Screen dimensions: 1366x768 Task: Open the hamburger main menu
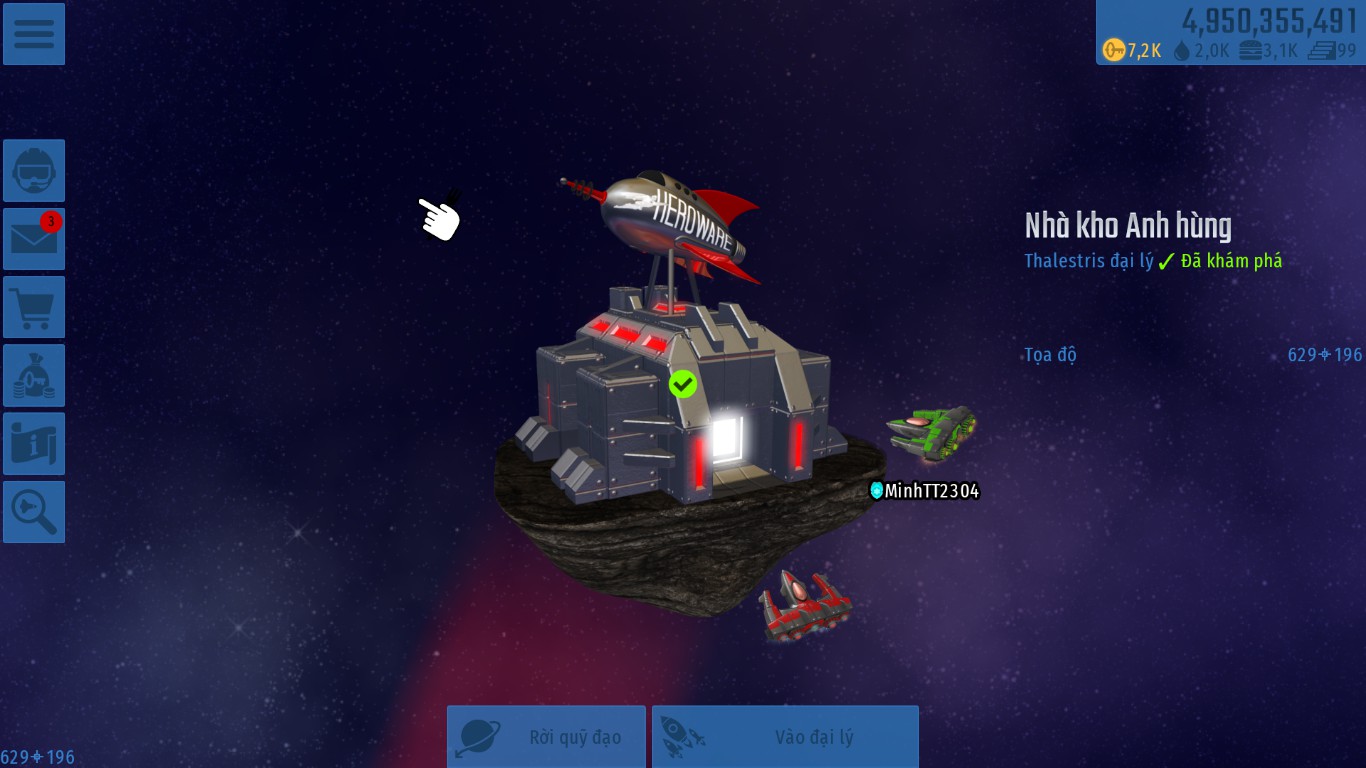(x=34, y=34)
